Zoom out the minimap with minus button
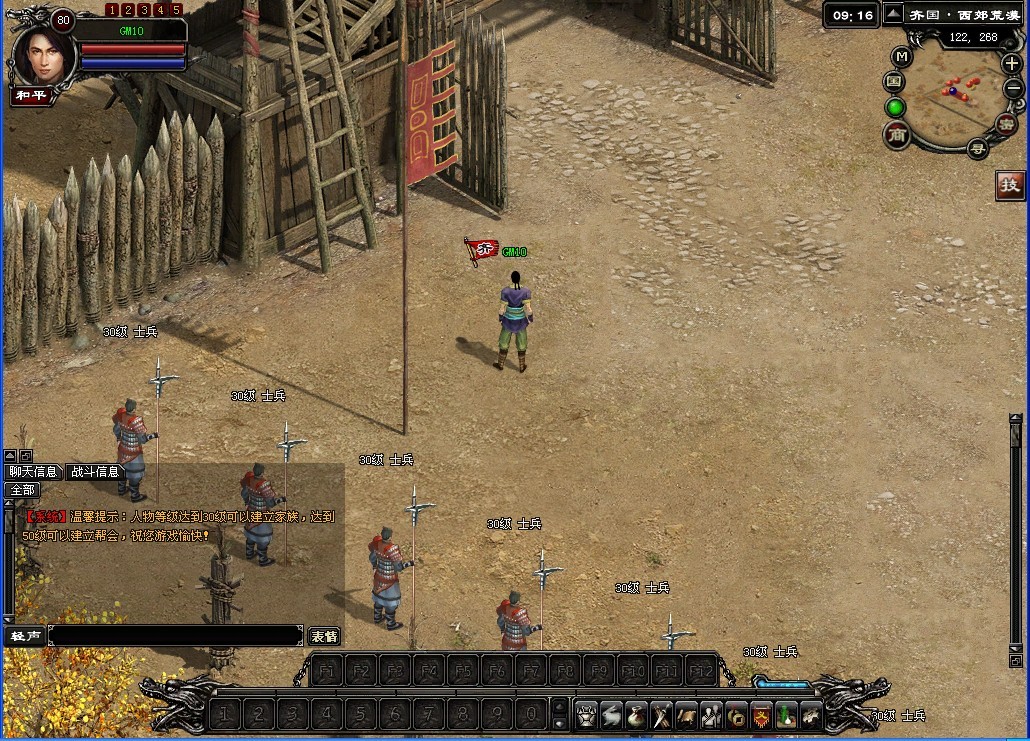Image resolution: width=1030 pixels, height=741 pixels. pyautogui.click(x=1013, y=88)
